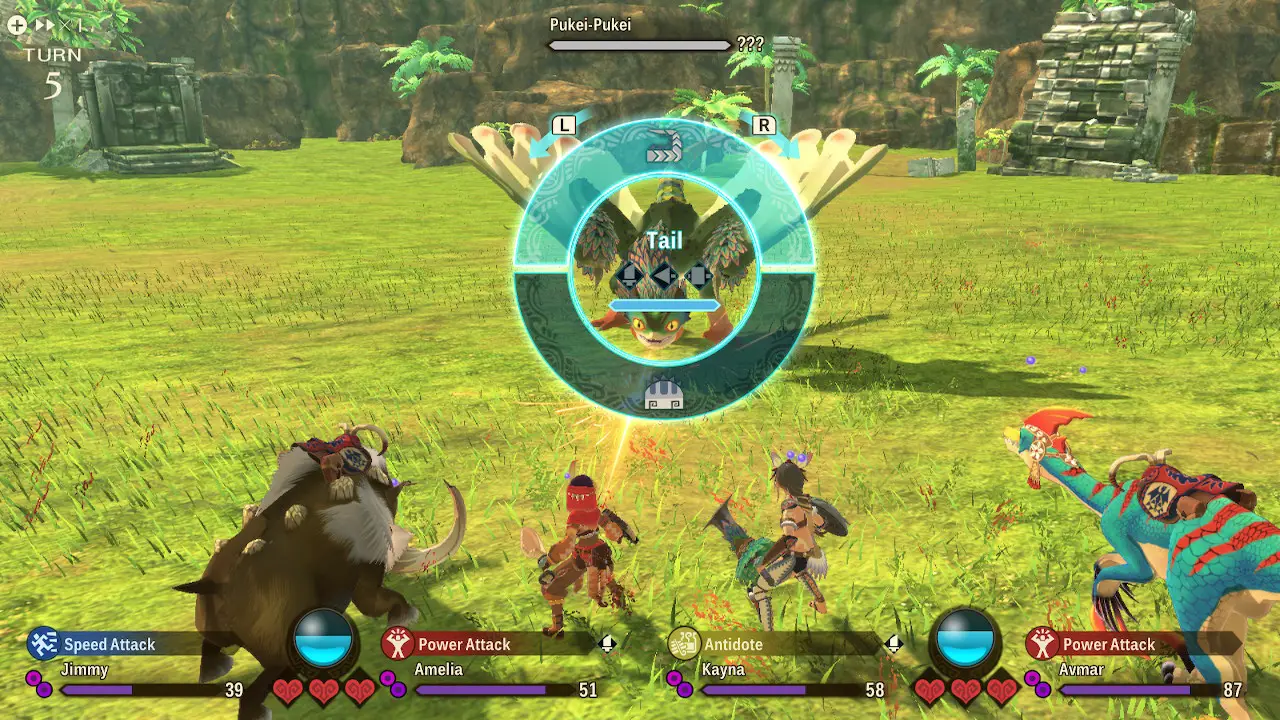Select Amelia's Power Attack action
The width and height of the screenshot is (1280, 720).
464,645
